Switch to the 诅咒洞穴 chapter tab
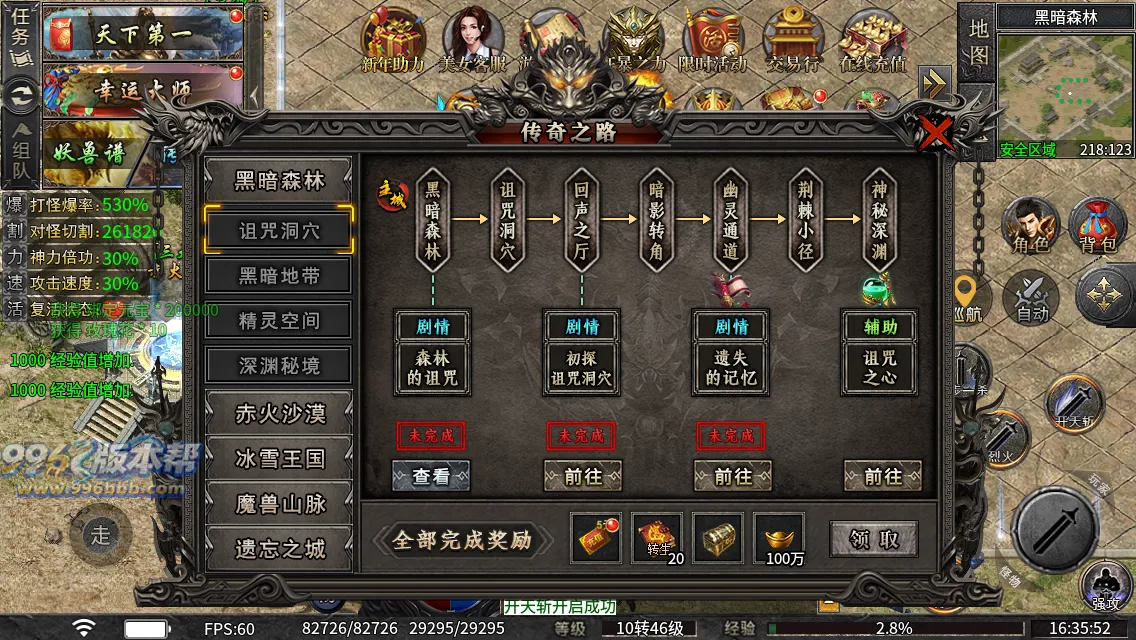This screenshot has height=640, width=1136. click(x=279, y=230)
